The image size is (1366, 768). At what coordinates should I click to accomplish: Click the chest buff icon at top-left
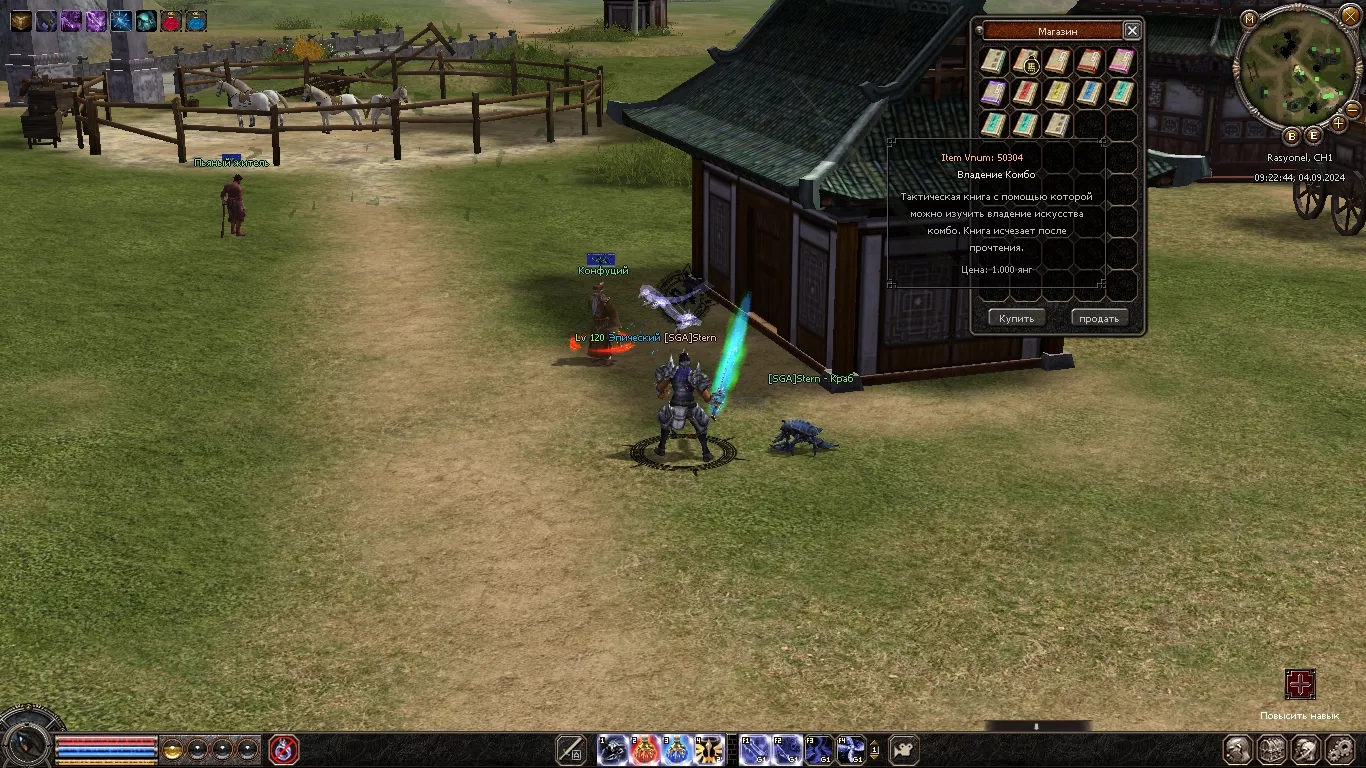tap(21, 21)
